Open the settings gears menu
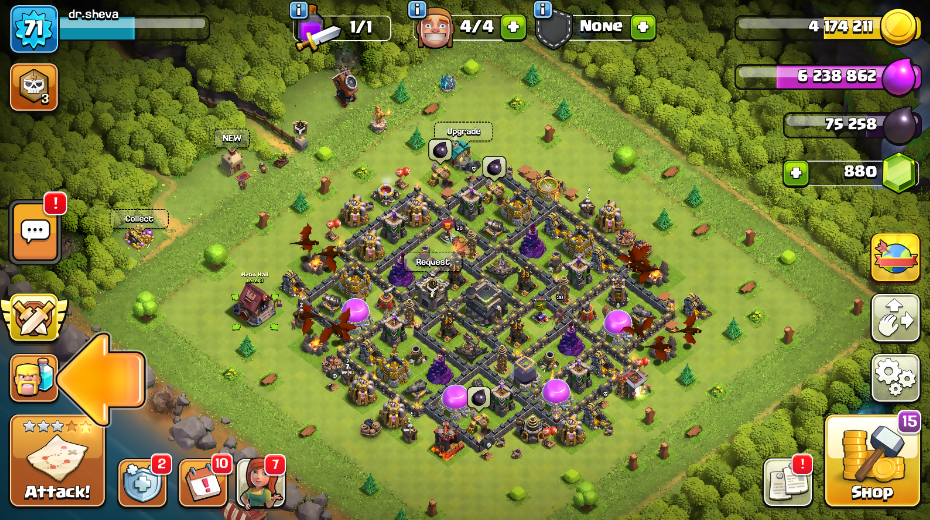This screenshot has width=930, height=520. (895, 377)
